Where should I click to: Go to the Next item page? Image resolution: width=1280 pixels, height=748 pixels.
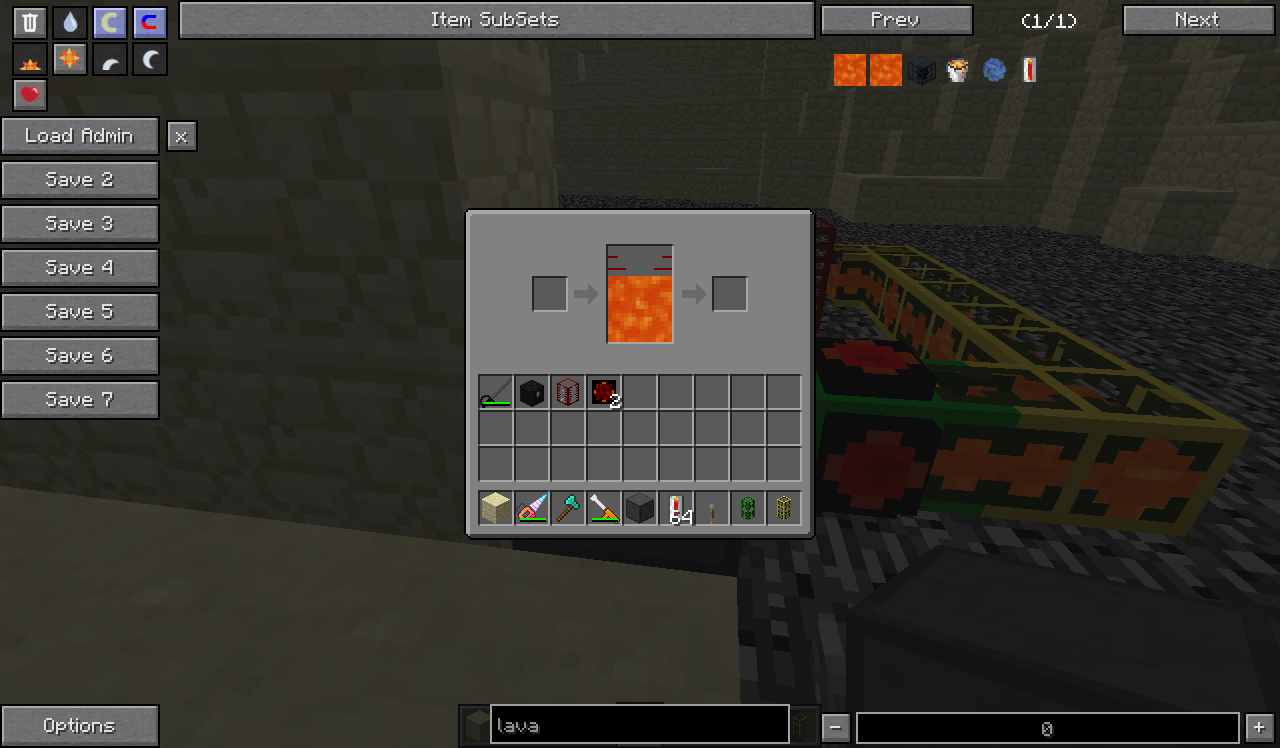click(1198, 20)
